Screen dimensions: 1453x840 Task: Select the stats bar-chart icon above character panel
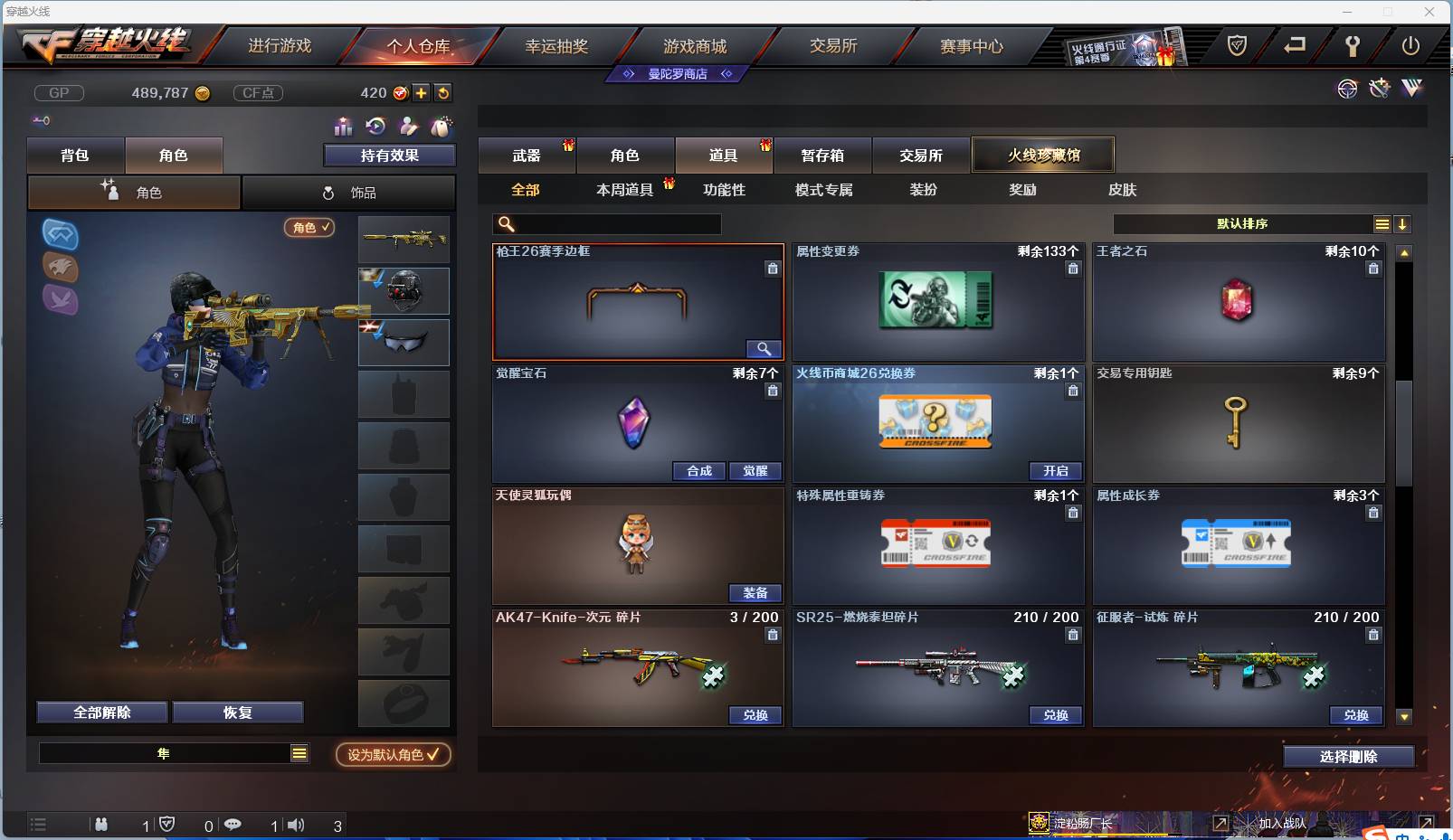[344, 127]
